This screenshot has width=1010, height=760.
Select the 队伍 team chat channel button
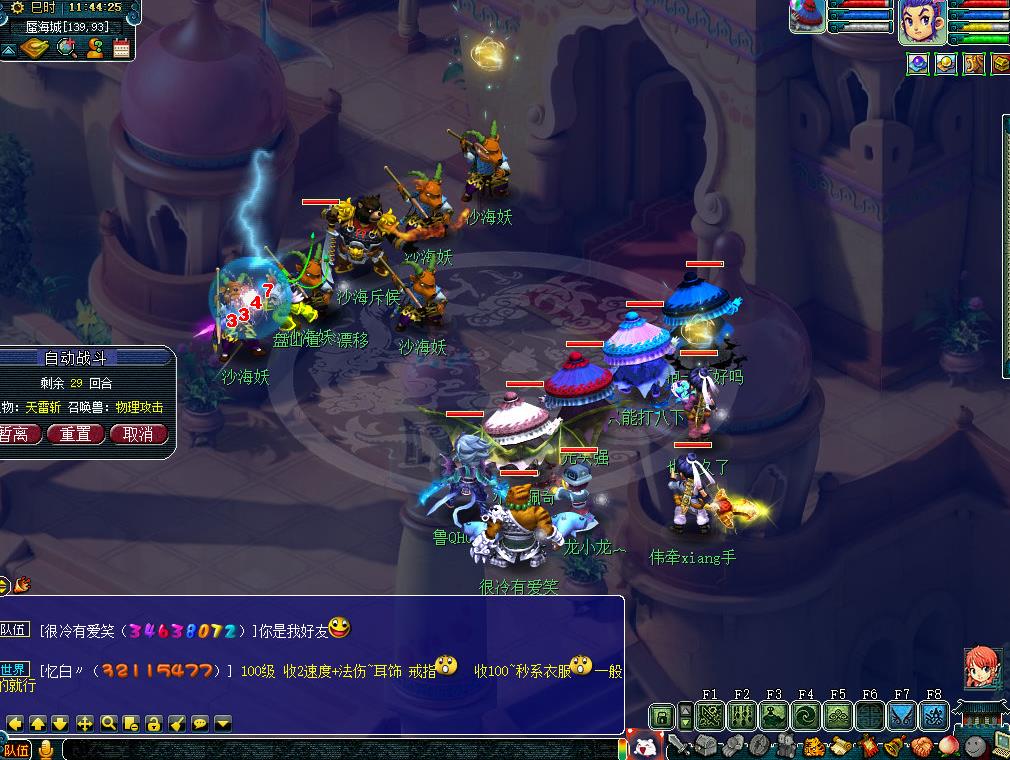[x=17, y=750]
